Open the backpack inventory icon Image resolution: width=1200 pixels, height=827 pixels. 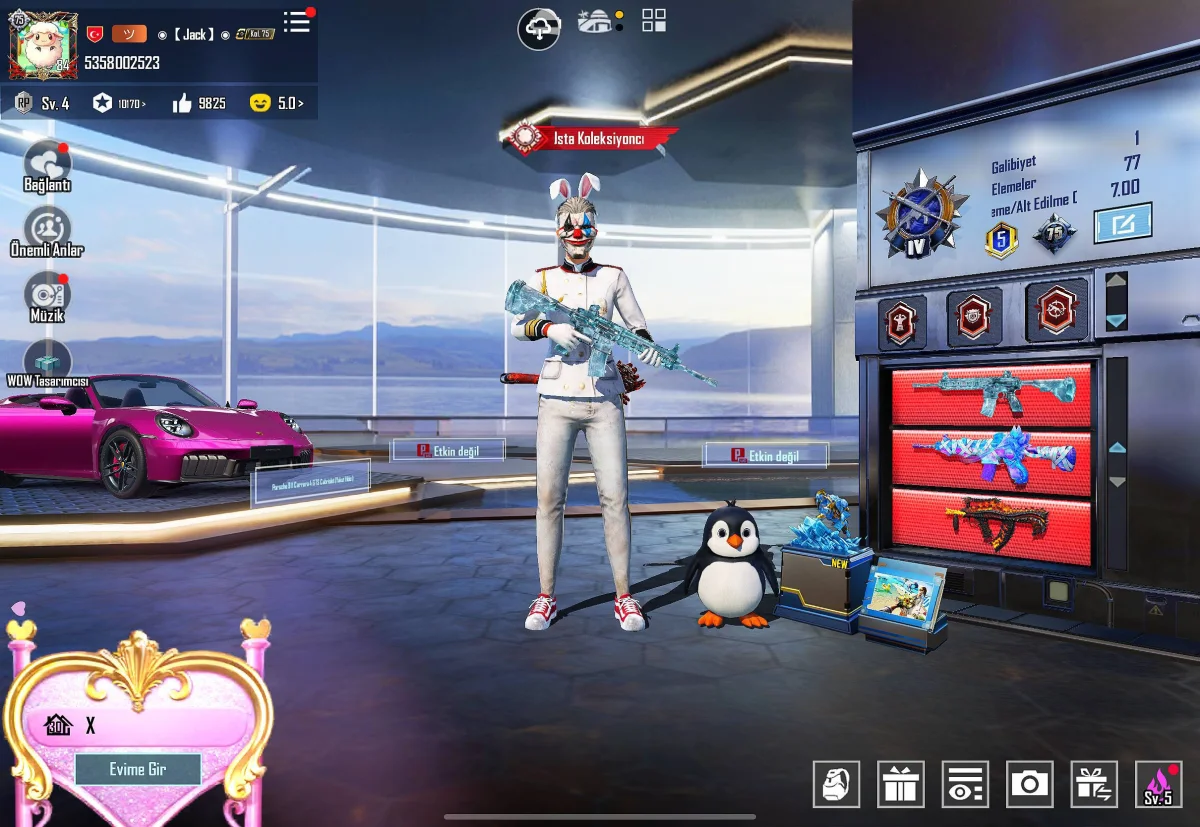836,784
